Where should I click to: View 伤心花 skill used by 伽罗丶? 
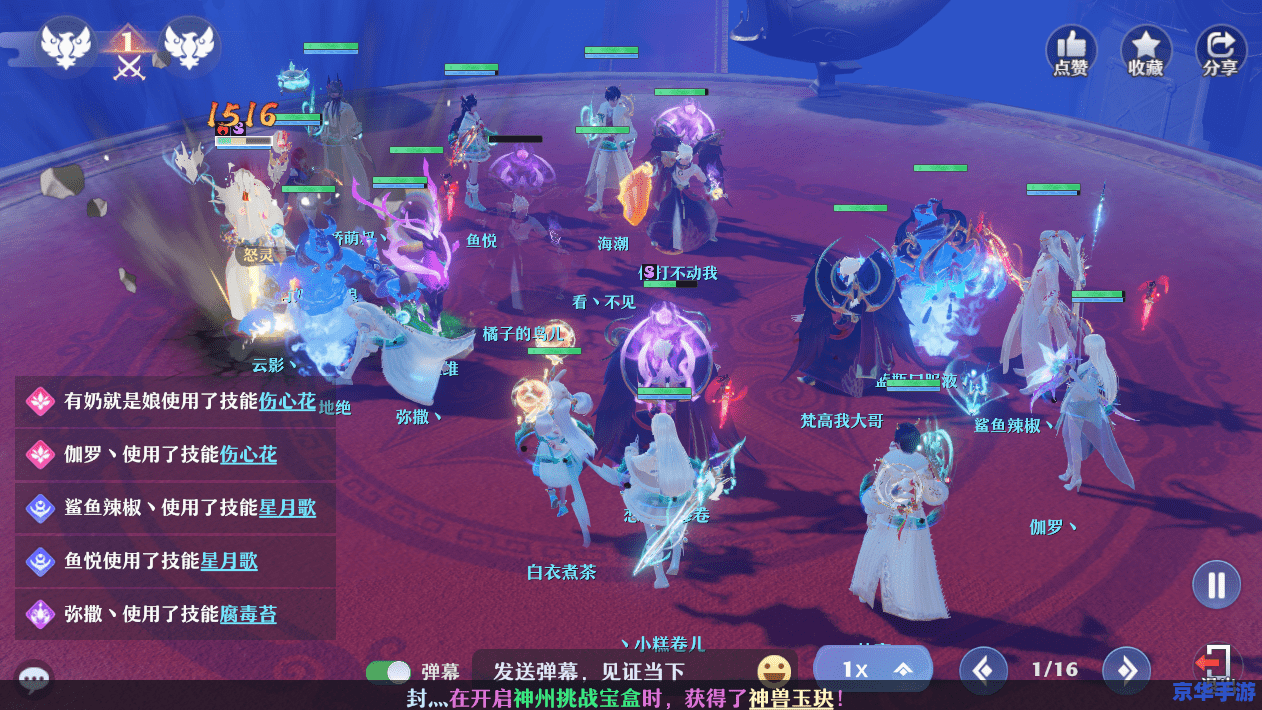pos(248,455)
